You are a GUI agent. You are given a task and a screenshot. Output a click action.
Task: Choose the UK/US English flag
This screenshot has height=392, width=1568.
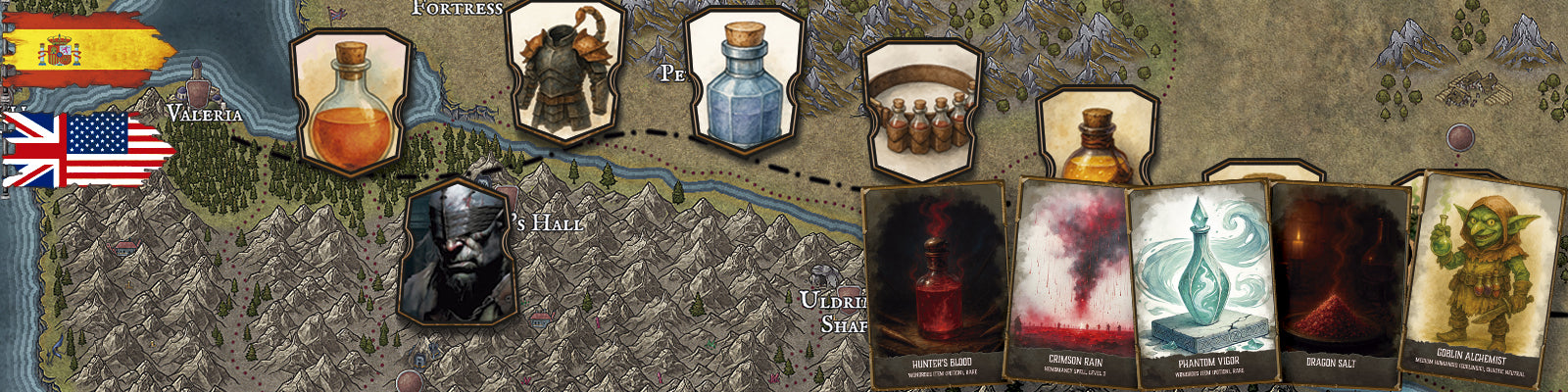[88, 149]
